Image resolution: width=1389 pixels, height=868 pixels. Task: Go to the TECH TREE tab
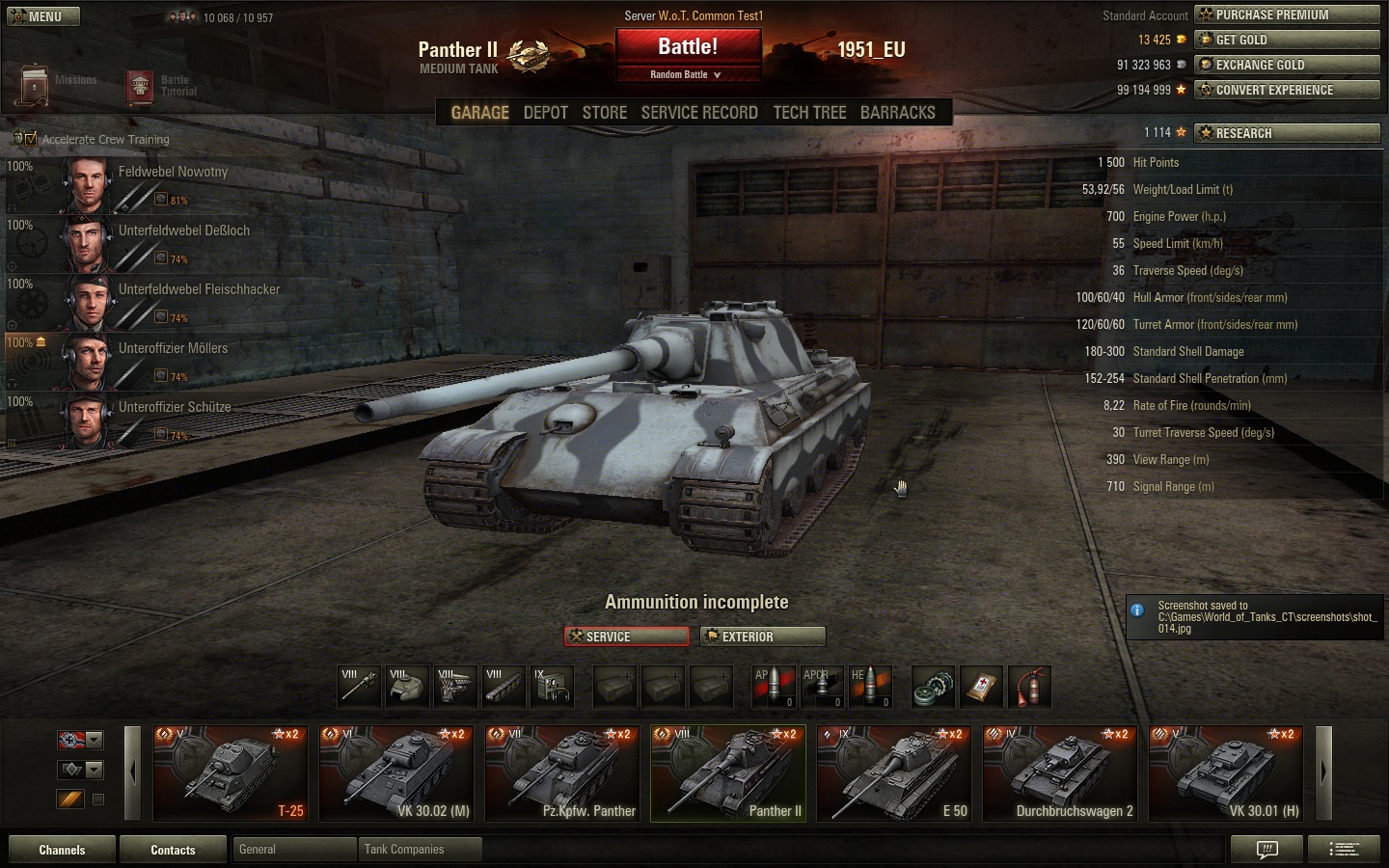pyautogui.click(x=809, y=113)
